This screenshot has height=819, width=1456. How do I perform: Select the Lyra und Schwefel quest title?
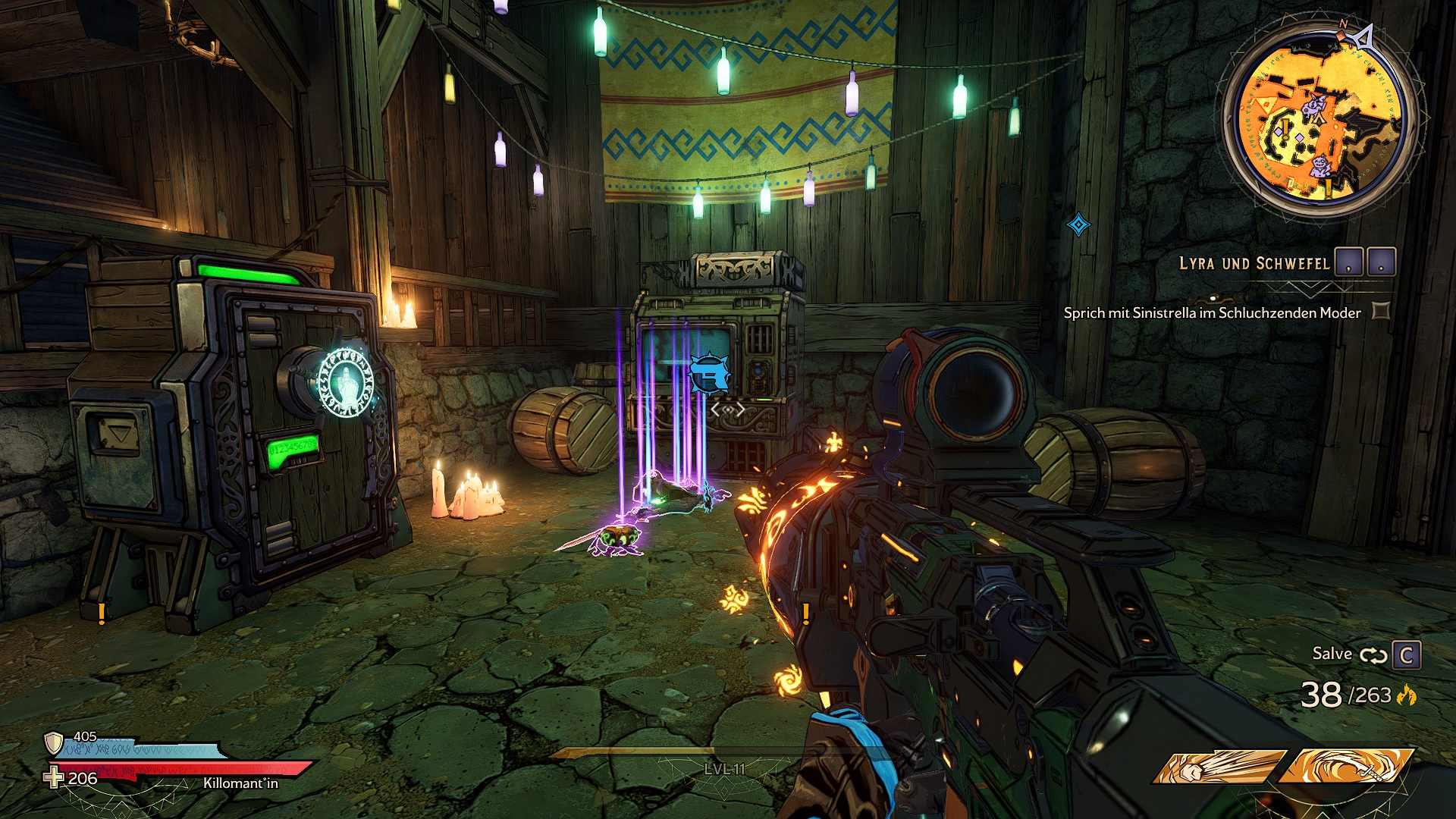[x=1254, y=264]
